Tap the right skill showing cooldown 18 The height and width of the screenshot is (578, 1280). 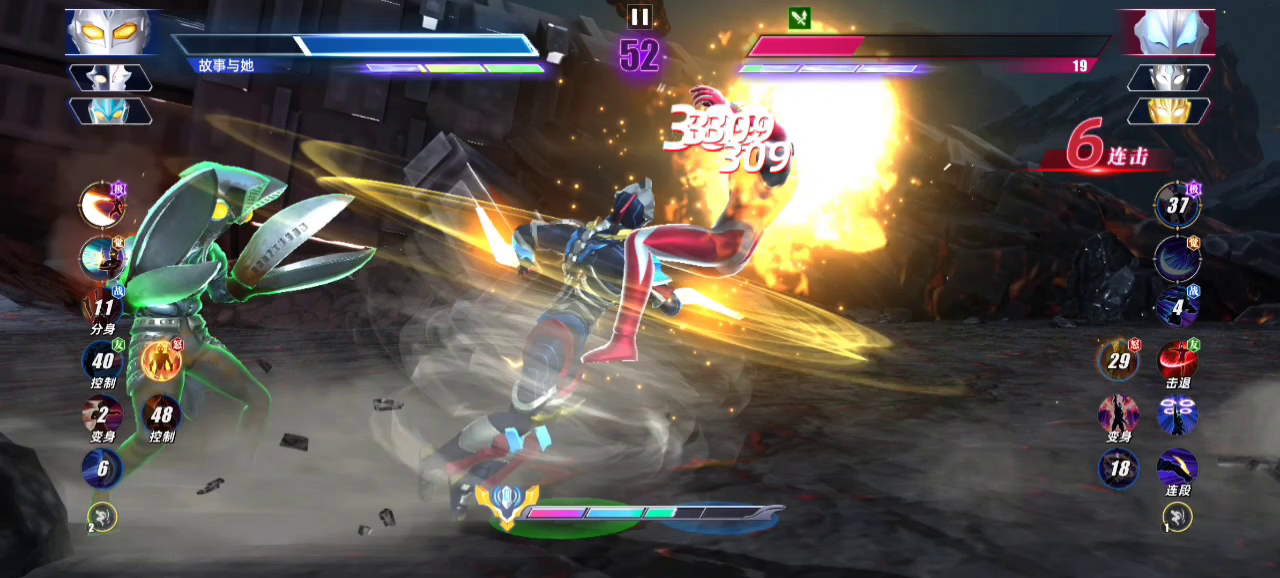coord(1118,468)
